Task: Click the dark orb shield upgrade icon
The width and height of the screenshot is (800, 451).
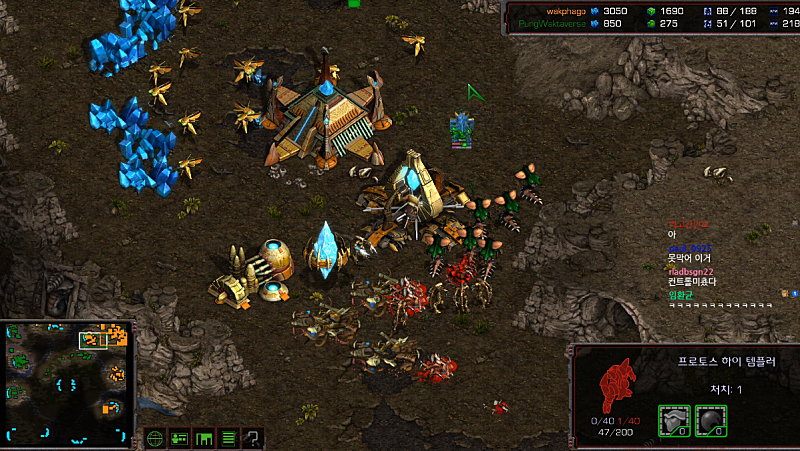Action: coord(710,420)
